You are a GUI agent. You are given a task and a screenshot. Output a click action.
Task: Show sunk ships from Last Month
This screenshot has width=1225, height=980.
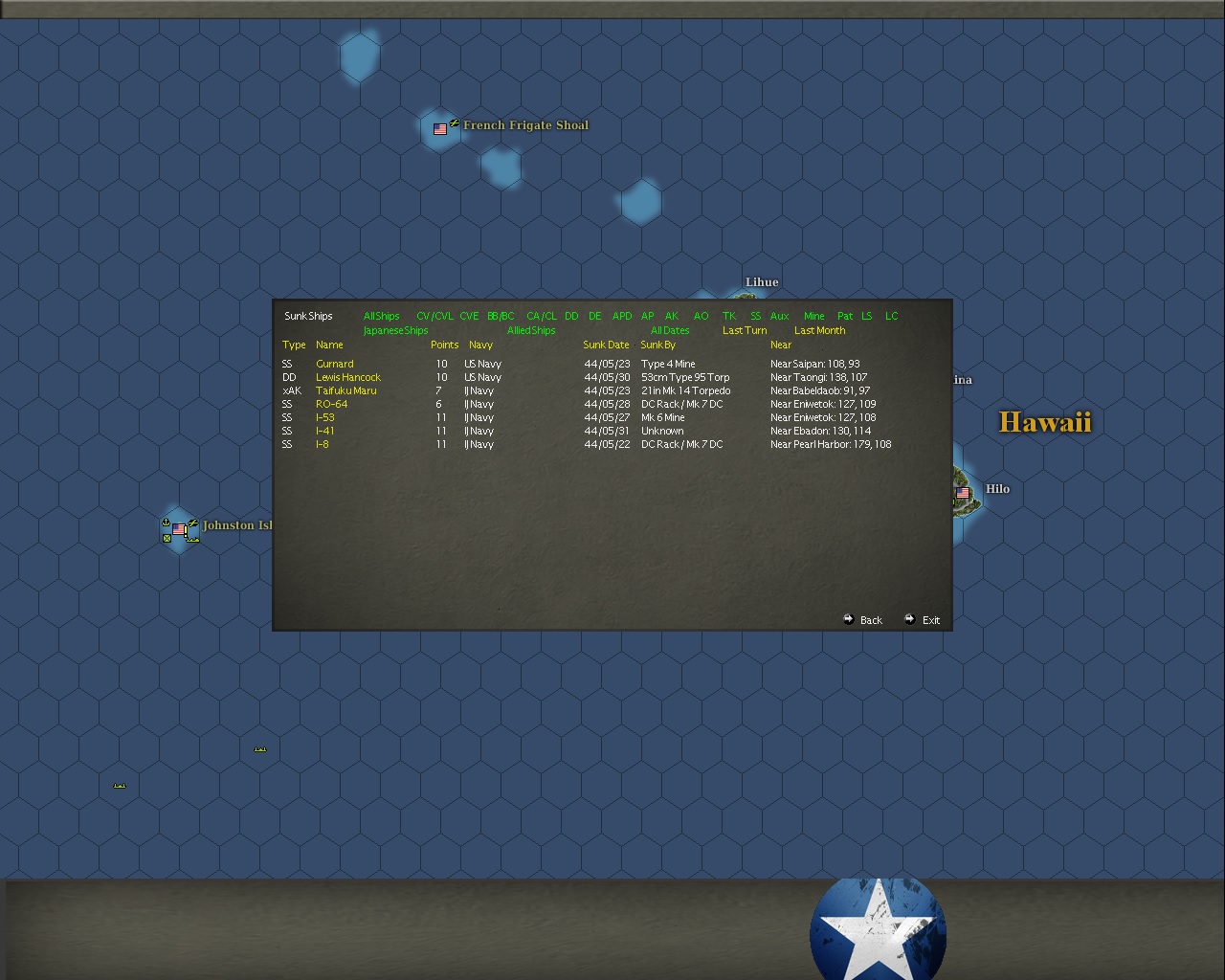pos(819,330)
